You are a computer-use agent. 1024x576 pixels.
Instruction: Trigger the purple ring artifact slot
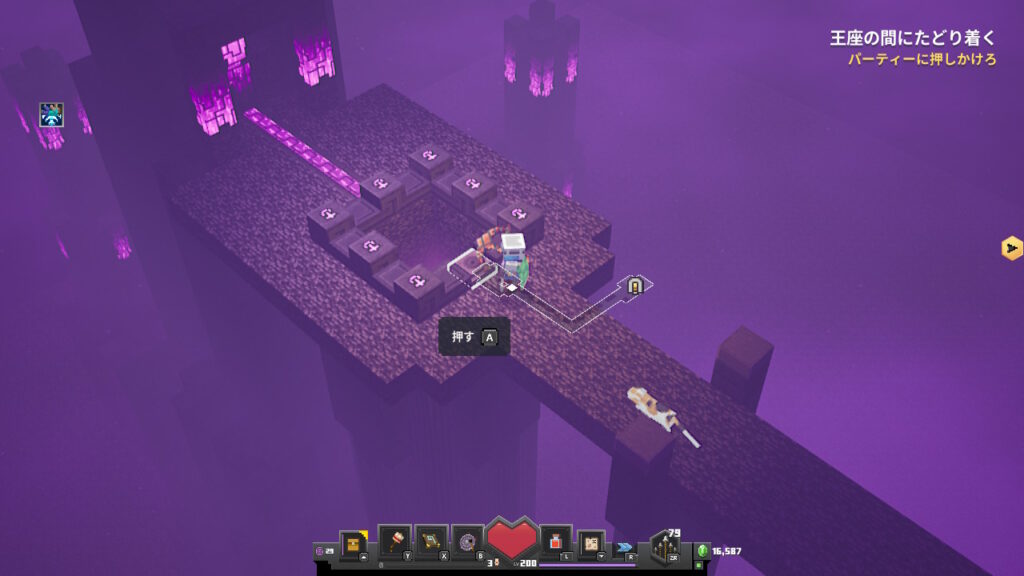point(467,541)
